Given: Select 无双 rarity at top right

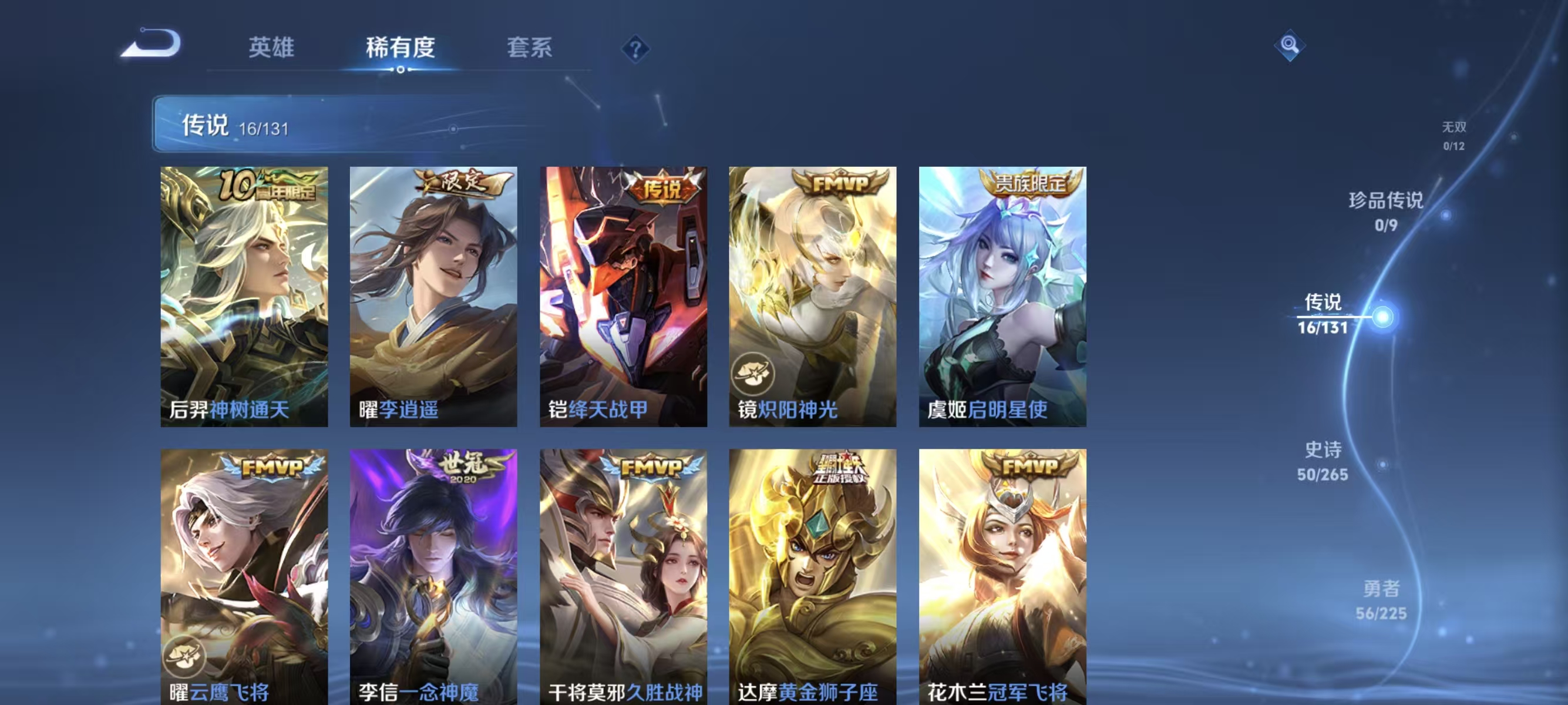Looking at the screenshot, I should [x=1453, y=136].
